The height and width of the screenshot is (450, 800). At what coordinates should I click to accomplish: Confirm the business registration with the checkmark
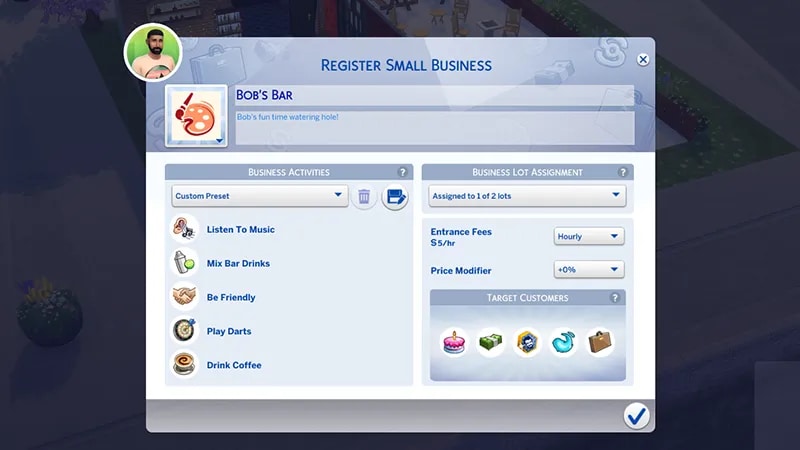pos(636,415)
